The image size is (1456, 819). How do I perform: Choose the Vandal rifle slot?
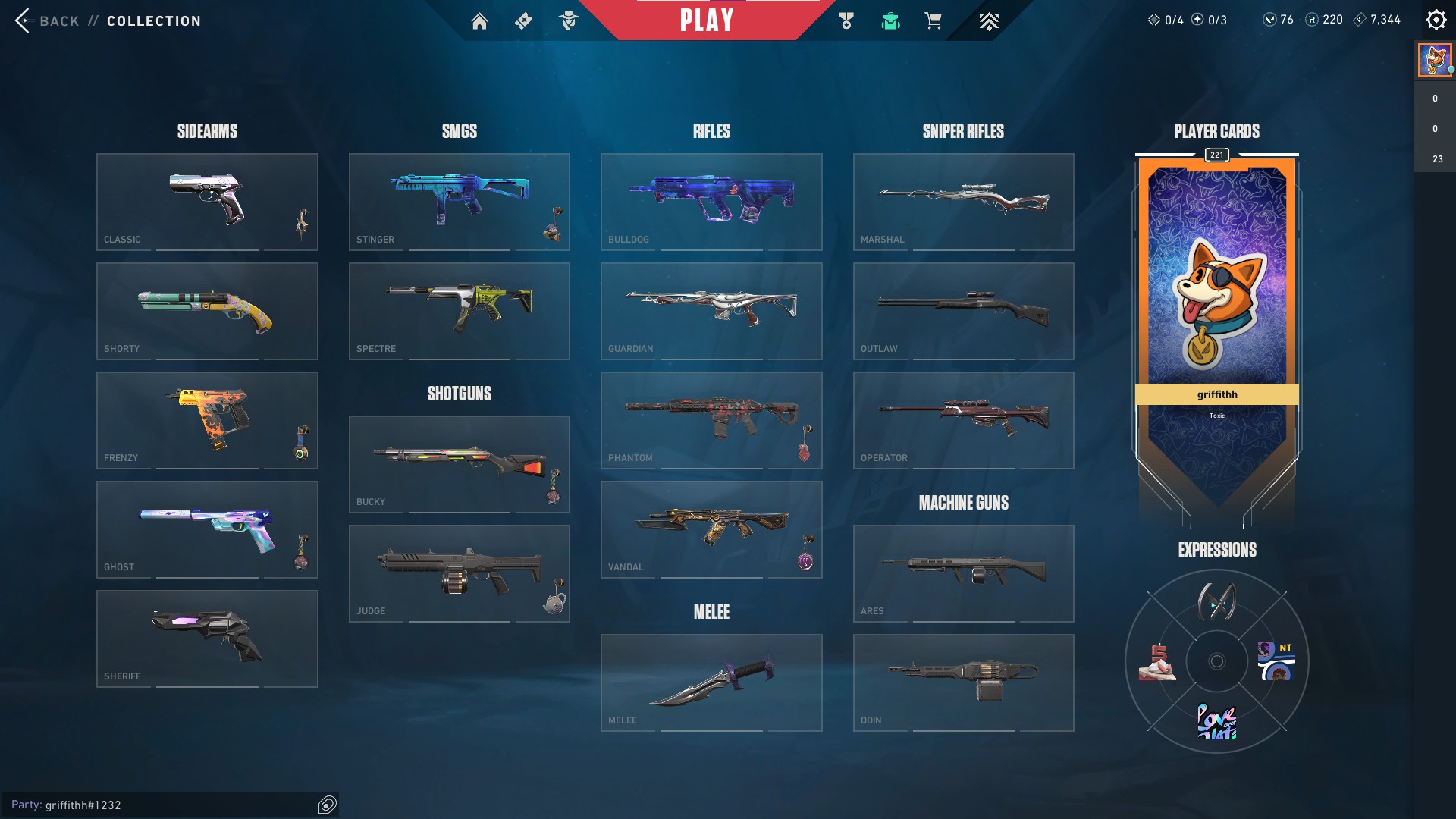[711, 529]
